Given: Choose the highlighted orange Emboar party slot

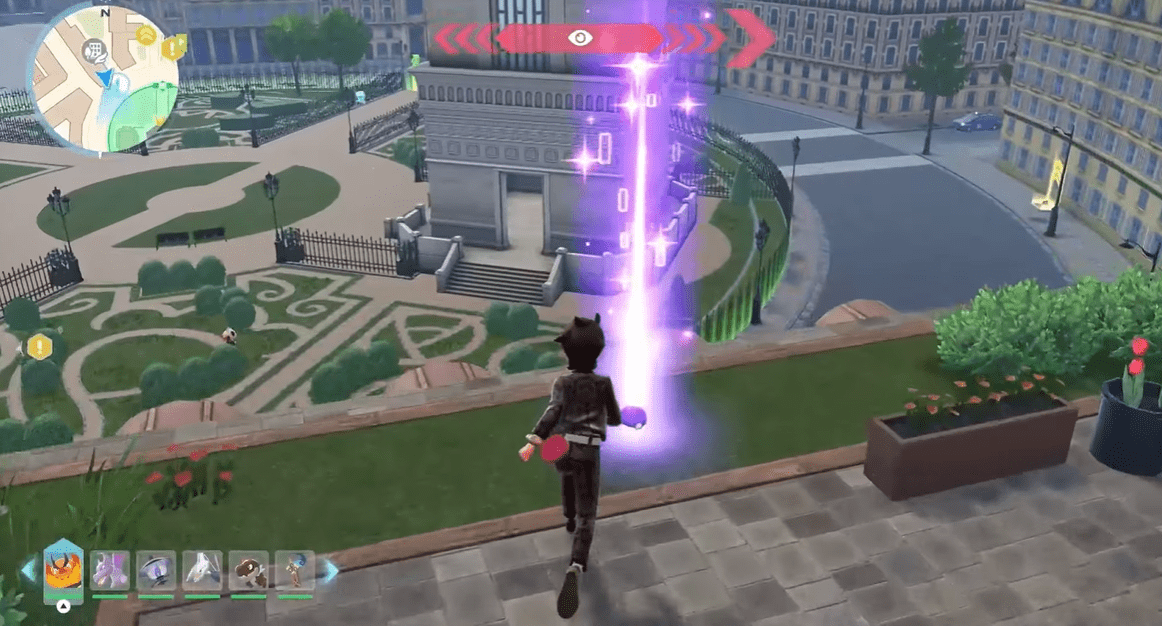Looking at the screenshot, I should [63, 572].
